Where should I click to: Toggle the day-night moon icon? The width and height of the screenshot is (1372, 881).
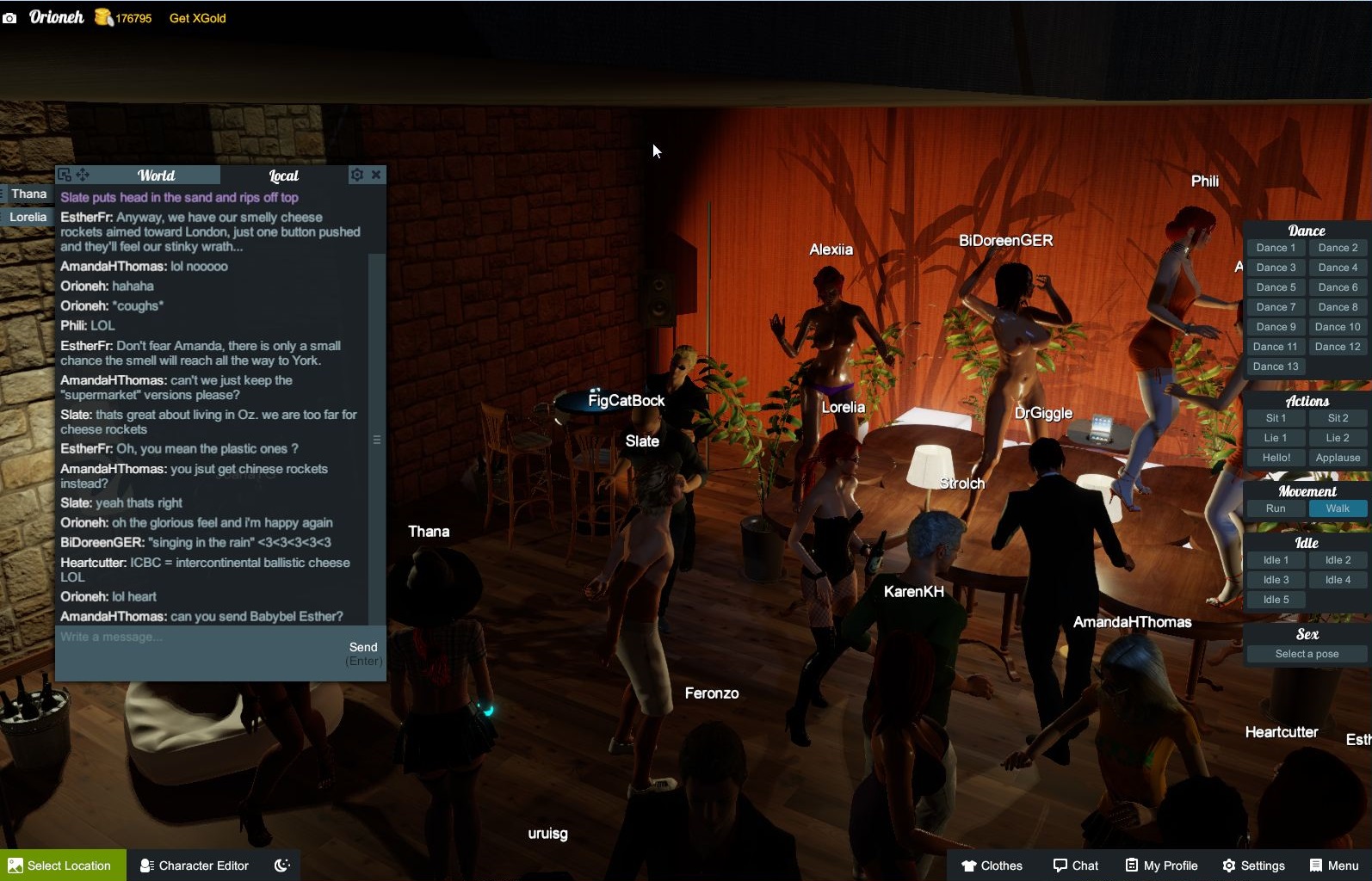(281, 866)
